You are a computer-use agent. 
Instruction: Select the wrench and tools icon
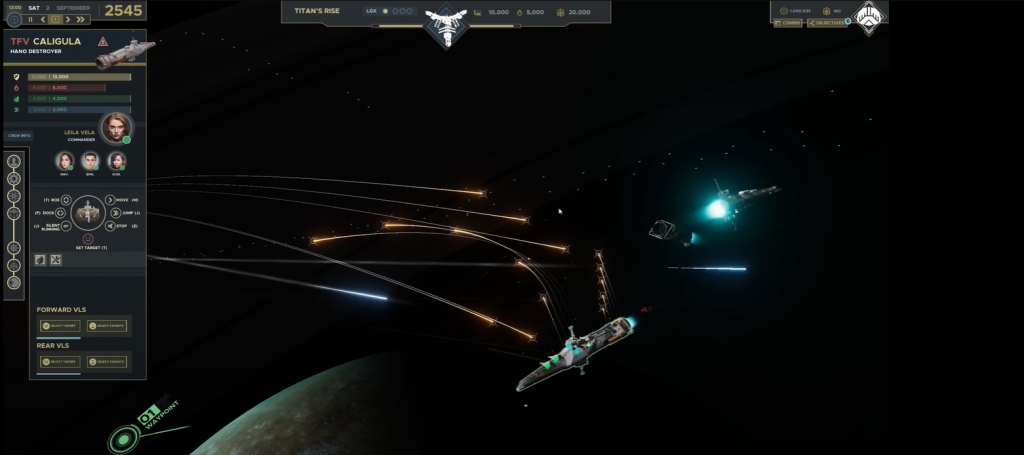click(56, 260)
